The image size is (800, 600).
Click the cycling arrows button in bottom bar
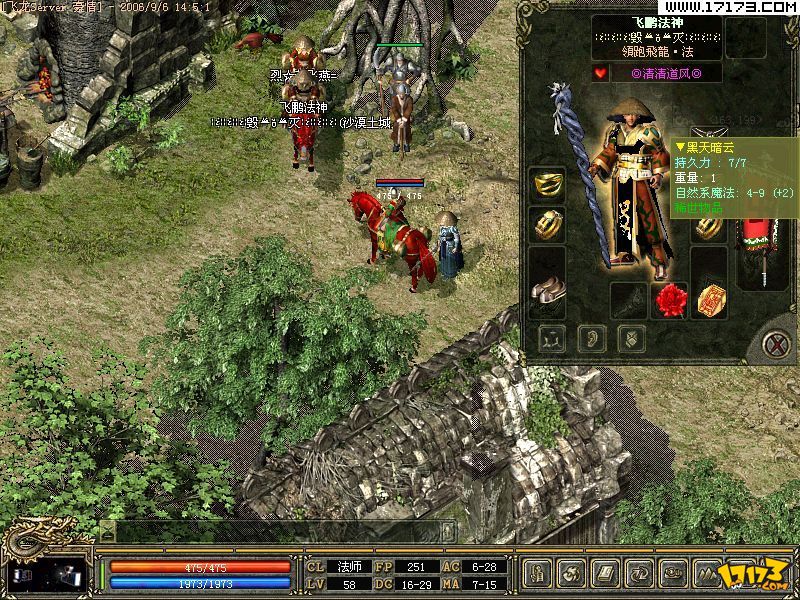[639, 573]
